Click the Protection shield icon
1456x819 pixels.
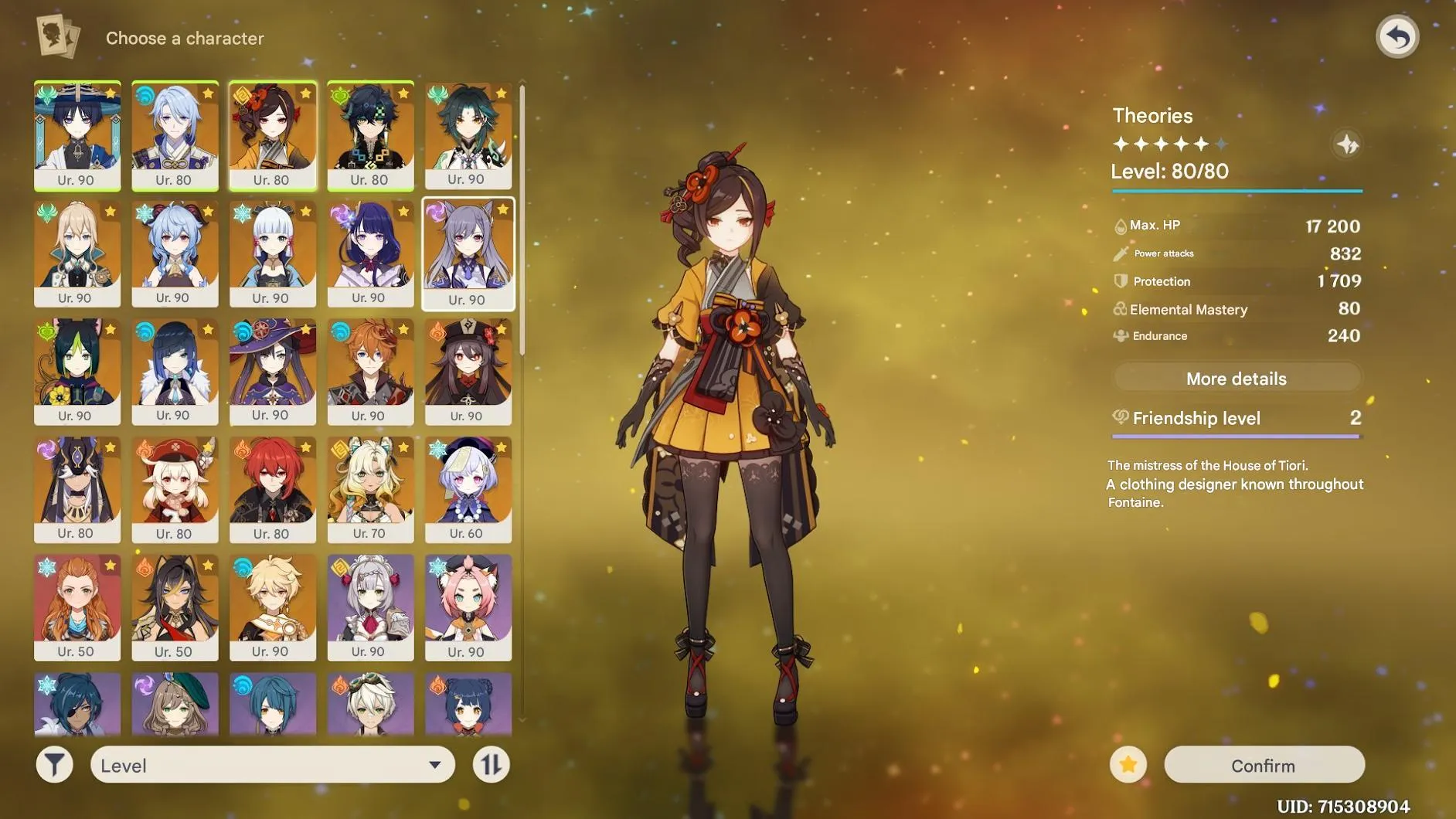[x=1120, y=281]
